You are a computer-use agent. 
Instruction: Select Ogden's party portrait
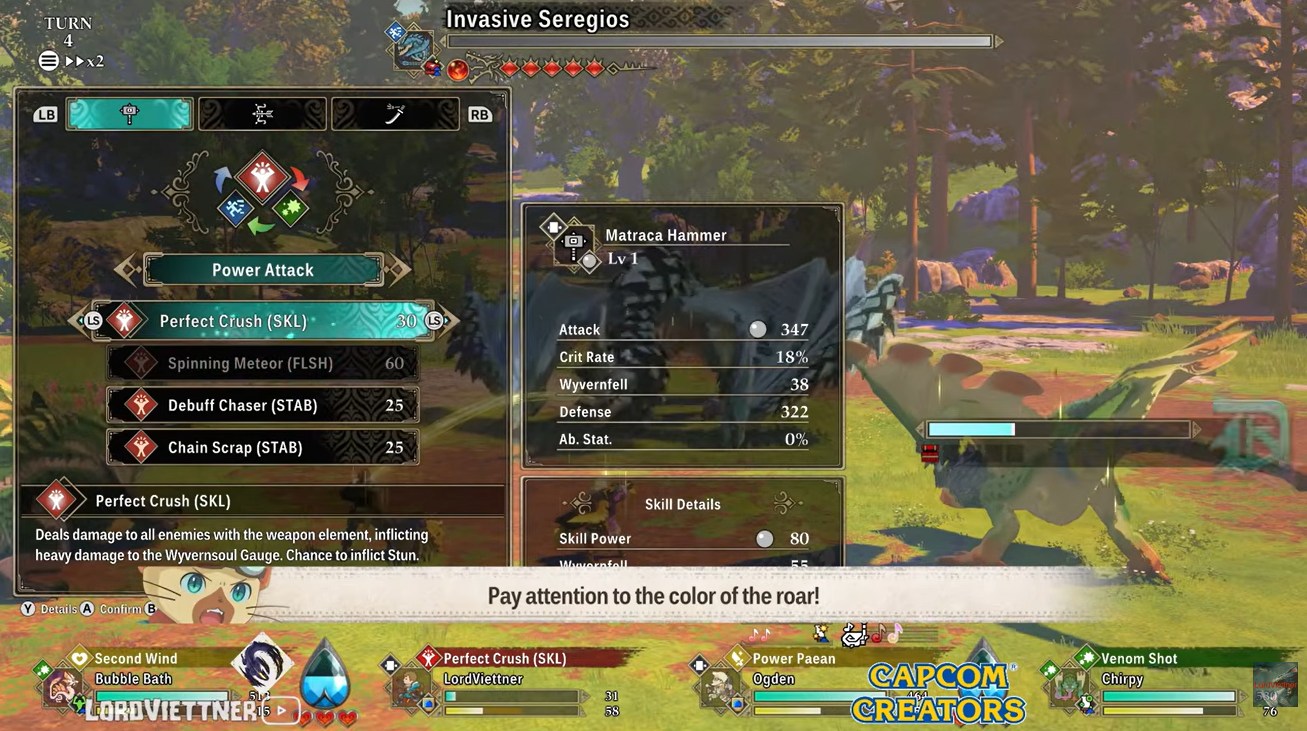[718, 687]
